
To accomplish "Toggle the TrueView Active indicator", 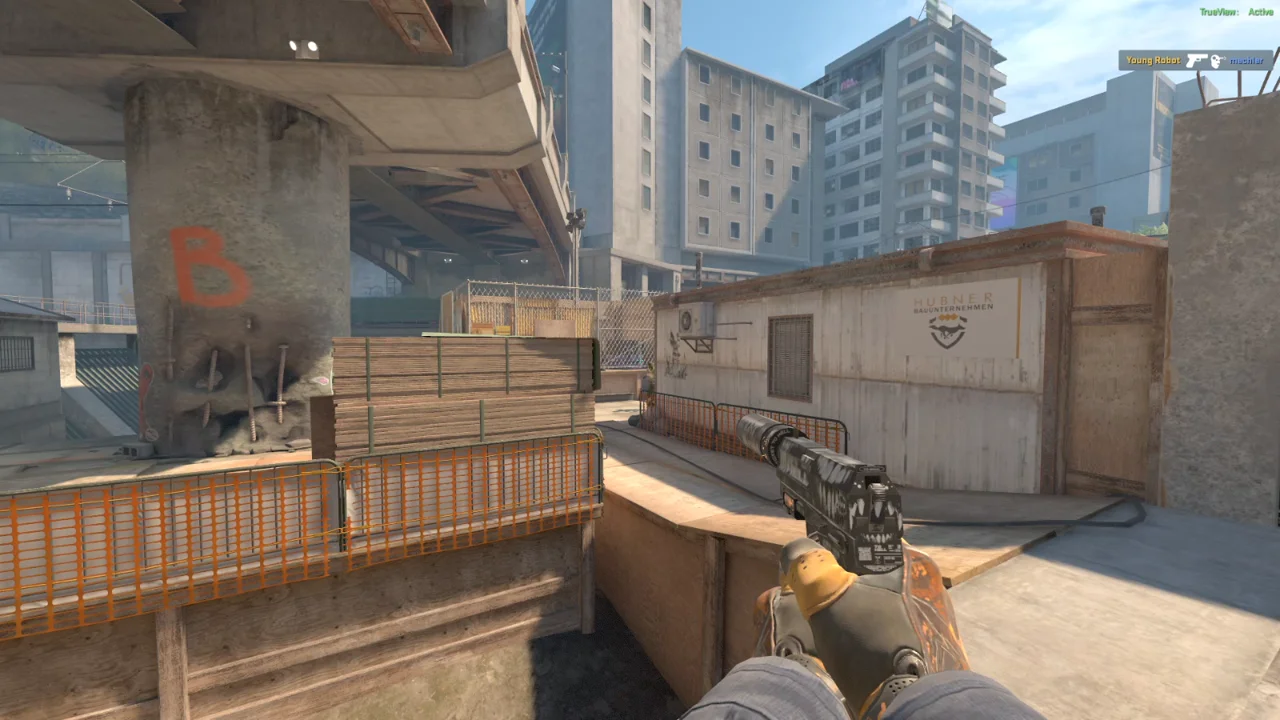I will (1236, 12).
